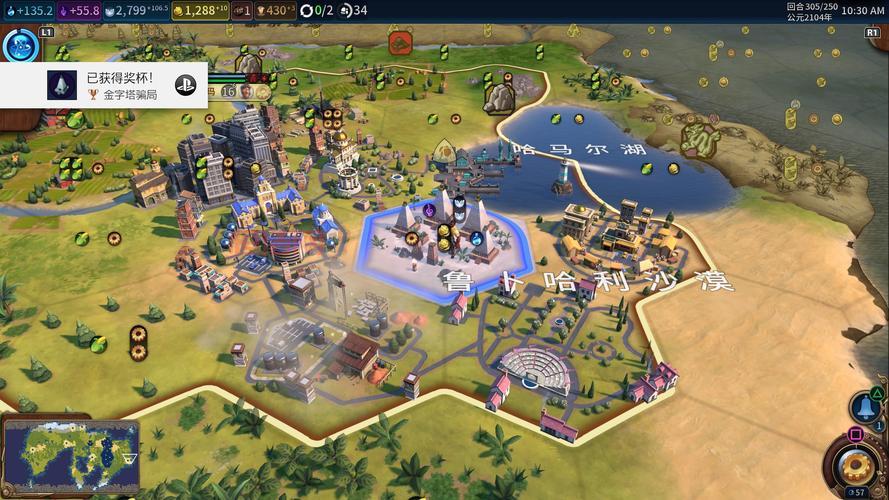Click the gold treasury amount 1,288

(200, 11)
